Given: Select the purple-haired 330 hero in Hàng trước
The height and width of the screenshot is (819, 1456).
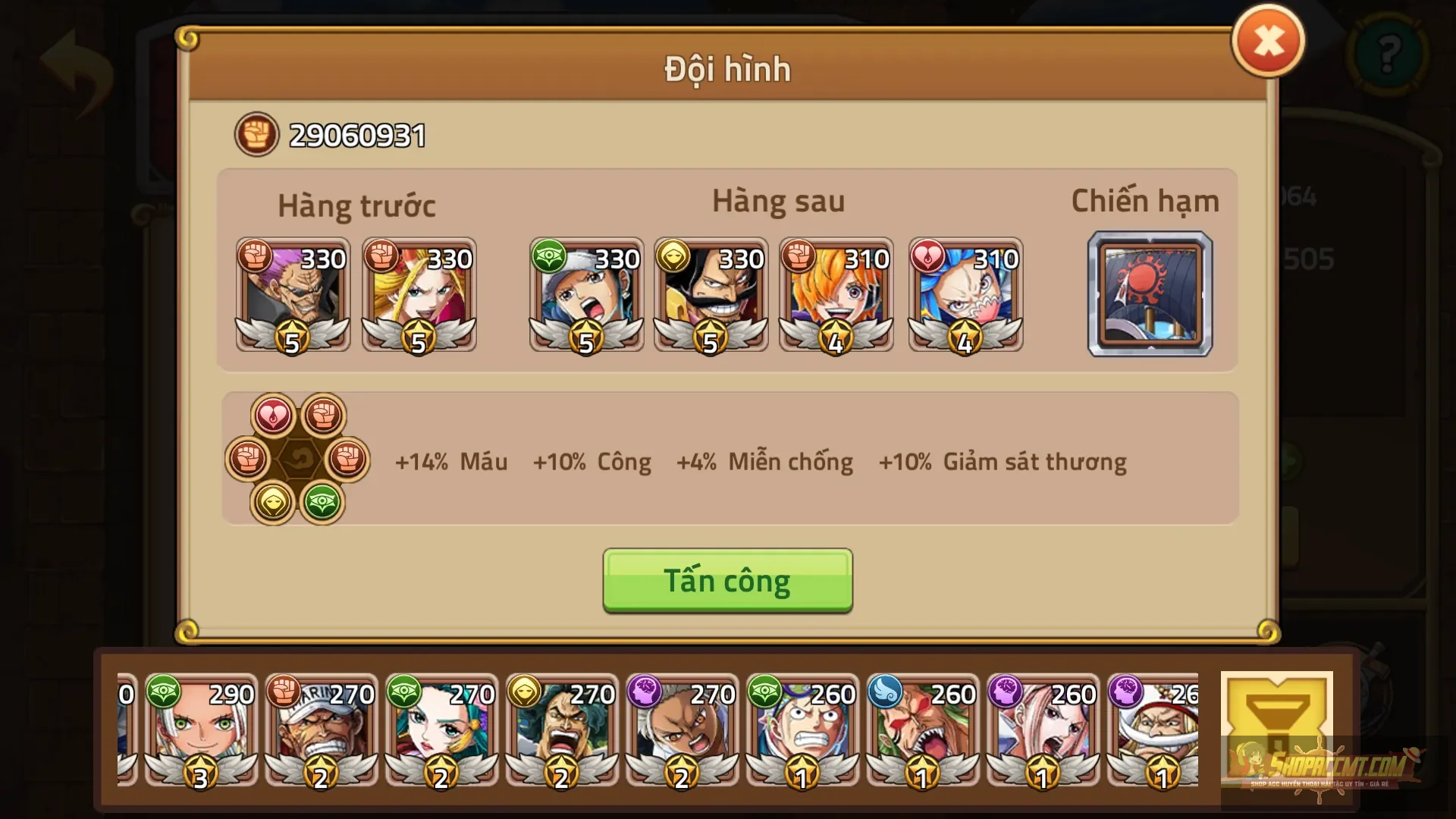Looking at the screenshot, I should tap(293, 296).
